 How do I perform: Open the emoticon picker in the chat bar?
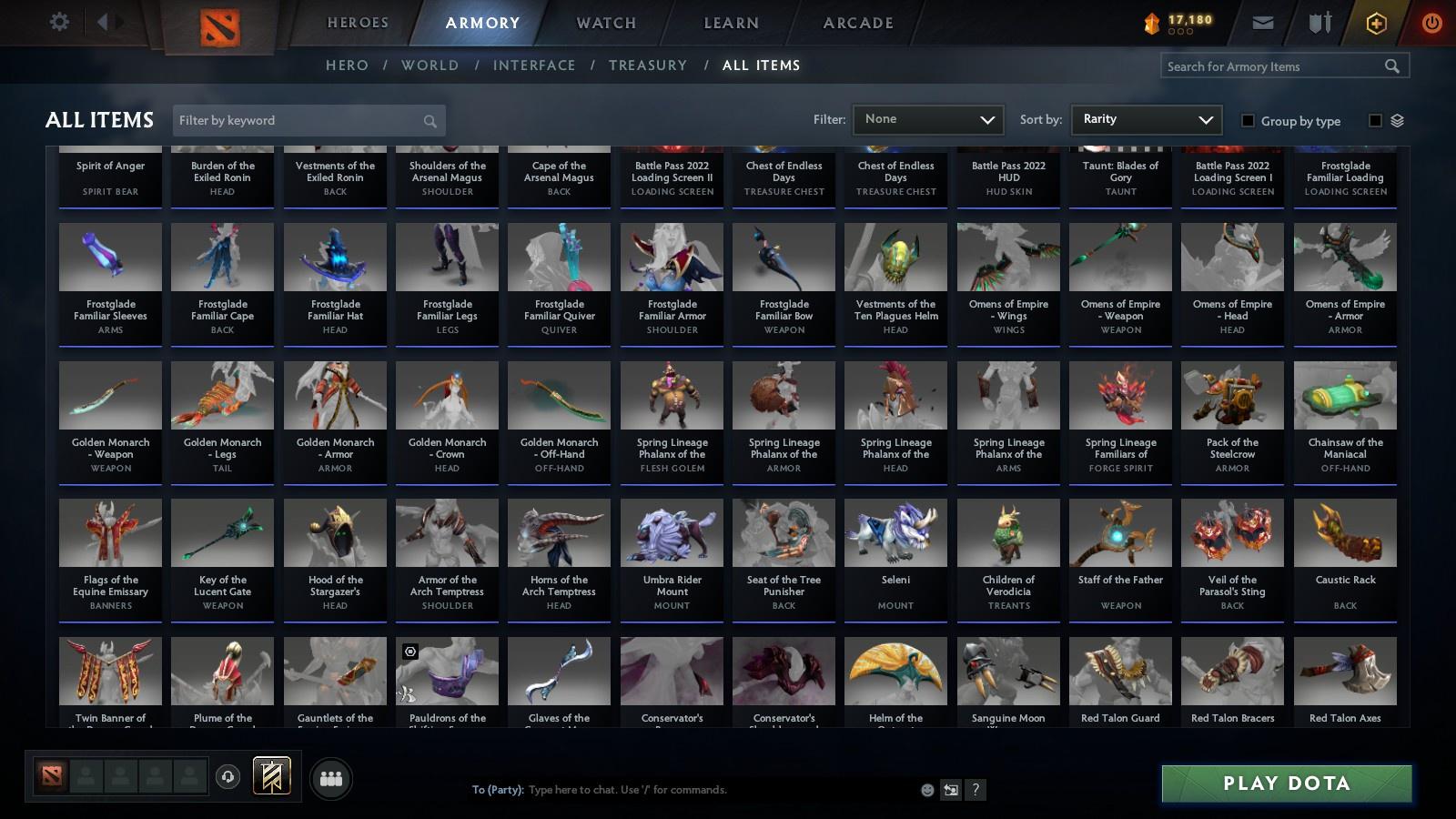[925, 790]
